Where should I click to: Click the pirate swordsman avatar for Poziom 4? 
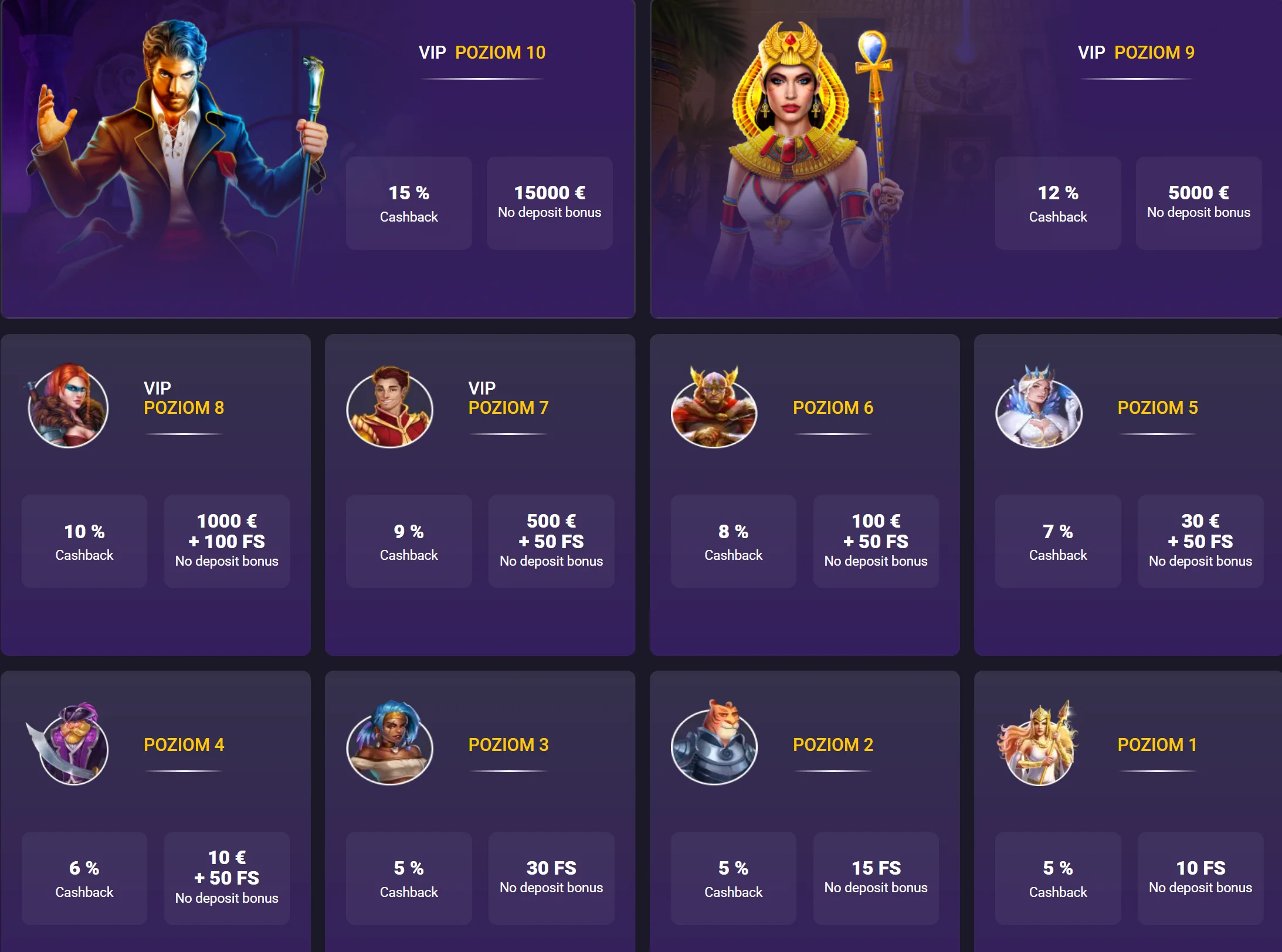(70, 747)
